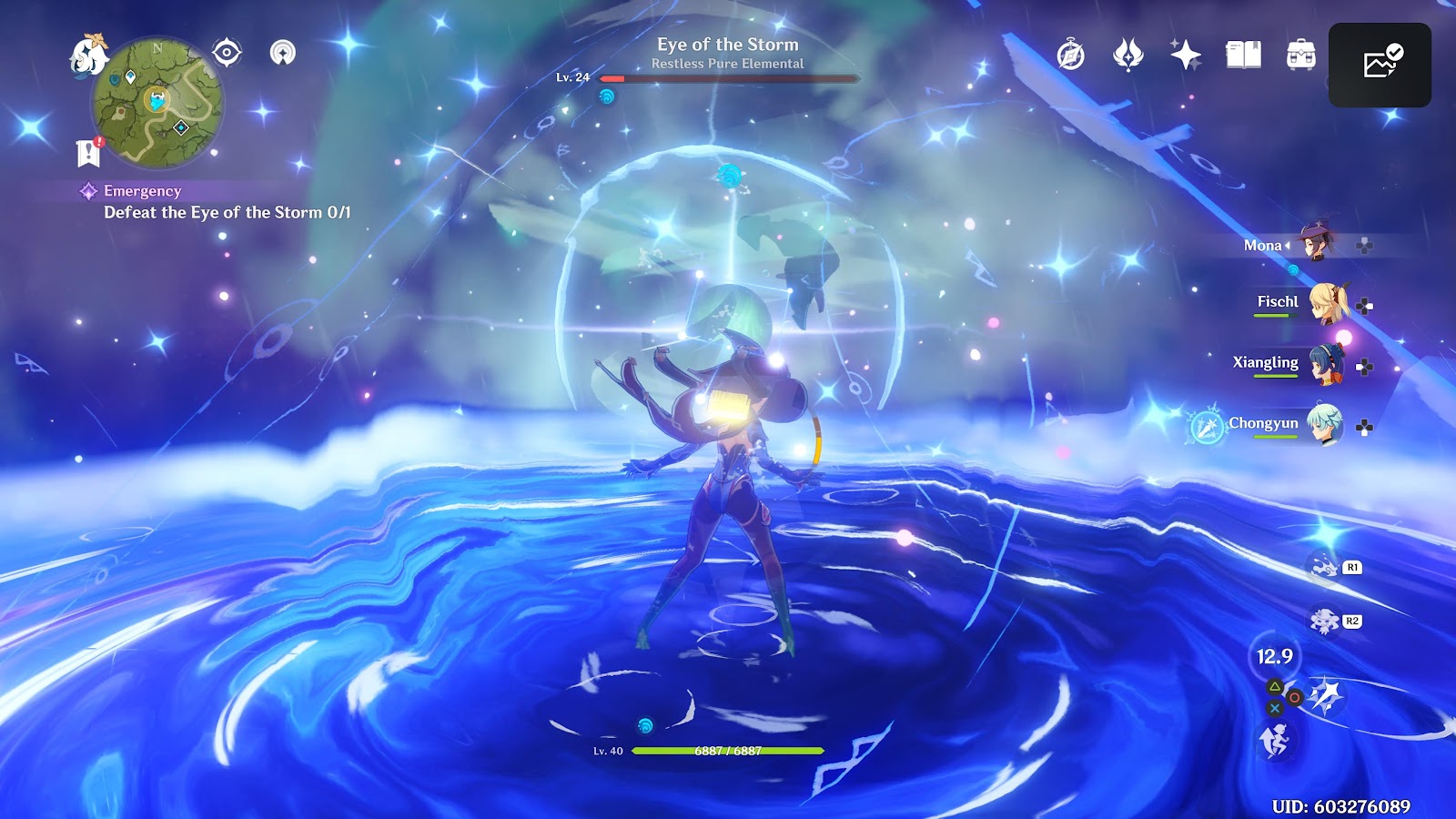This screenshot has width=1456, height=819.
Task: Open the backpack icon
Action: coord(1300,56)
